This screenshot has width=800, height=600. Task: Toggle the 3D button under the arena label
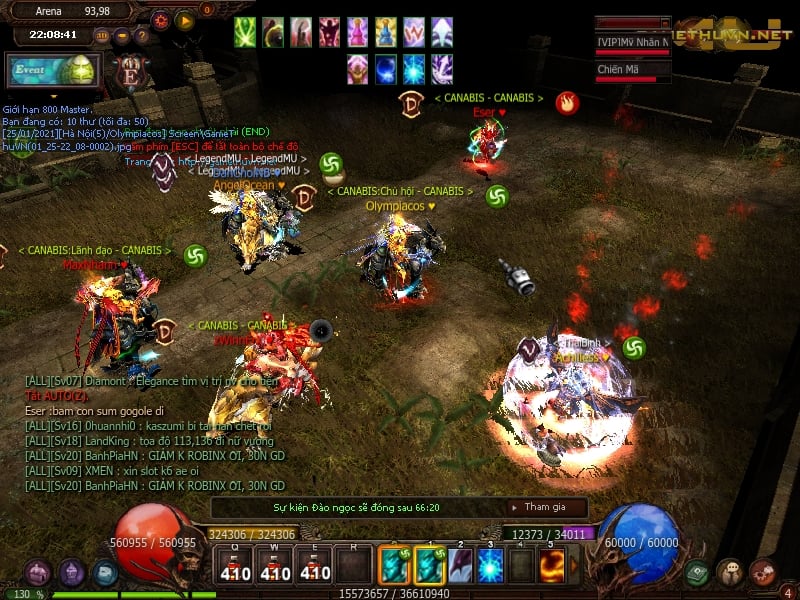(x=102, y=35)
